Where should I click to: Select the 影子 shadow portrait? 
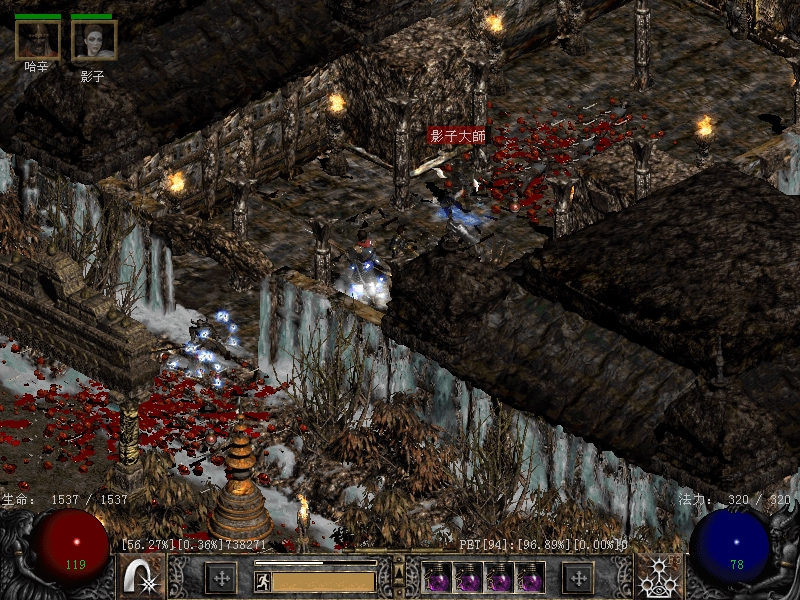coord(94,40)
